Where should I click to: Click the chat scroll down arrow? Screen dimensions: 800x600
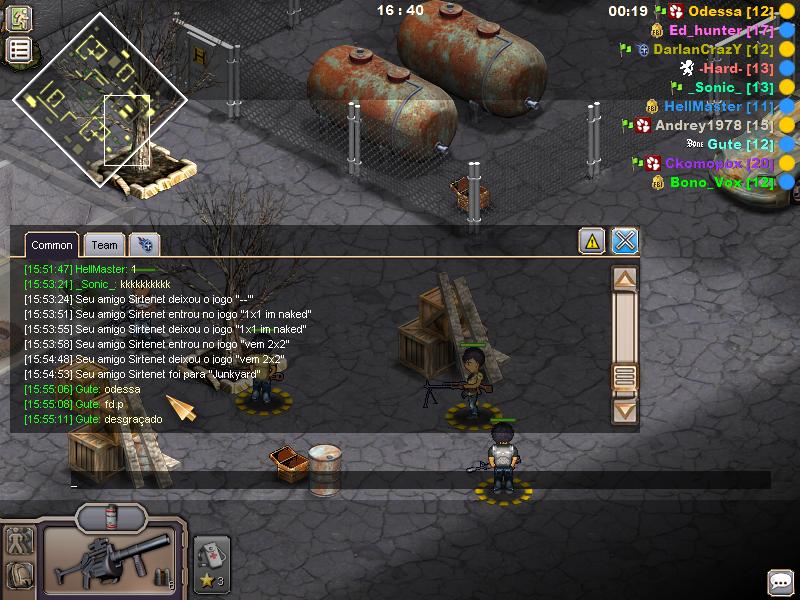(624, 409)
